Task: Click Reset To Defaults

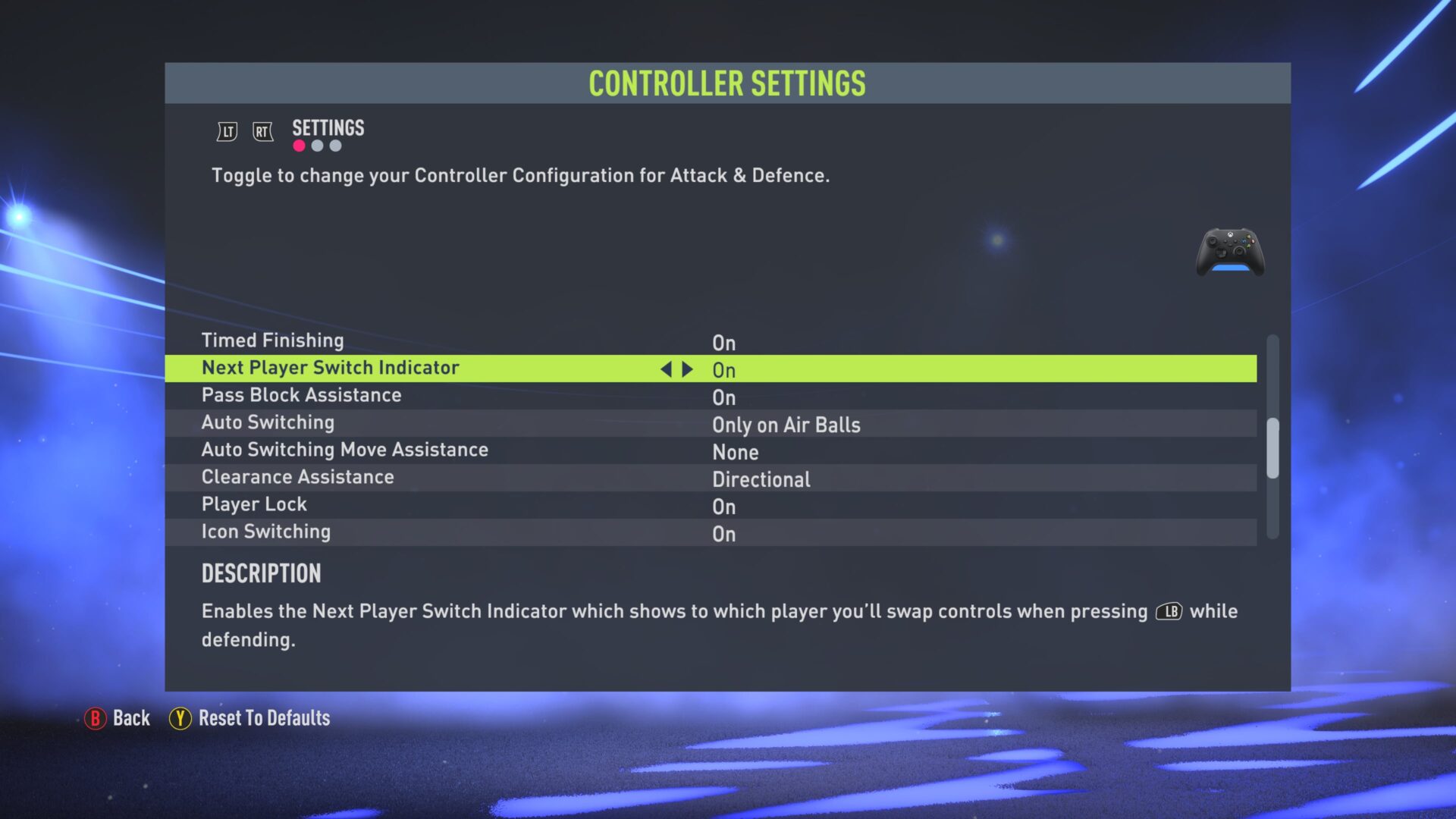Action: [262, 718]
